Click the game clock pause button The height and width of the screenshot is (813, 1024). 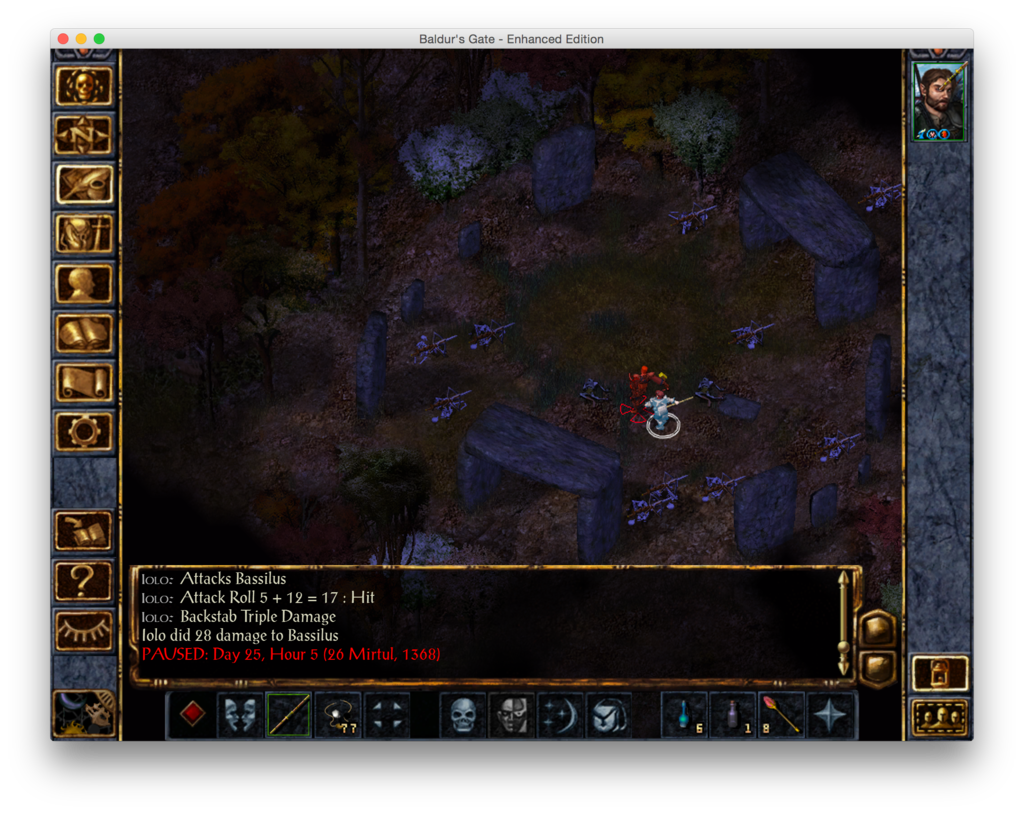point(84,713)
